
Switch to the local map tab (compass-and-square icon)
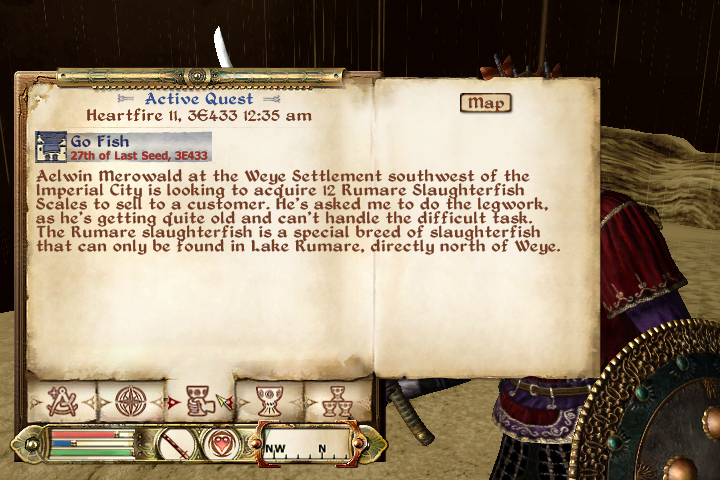click(60, 400)
